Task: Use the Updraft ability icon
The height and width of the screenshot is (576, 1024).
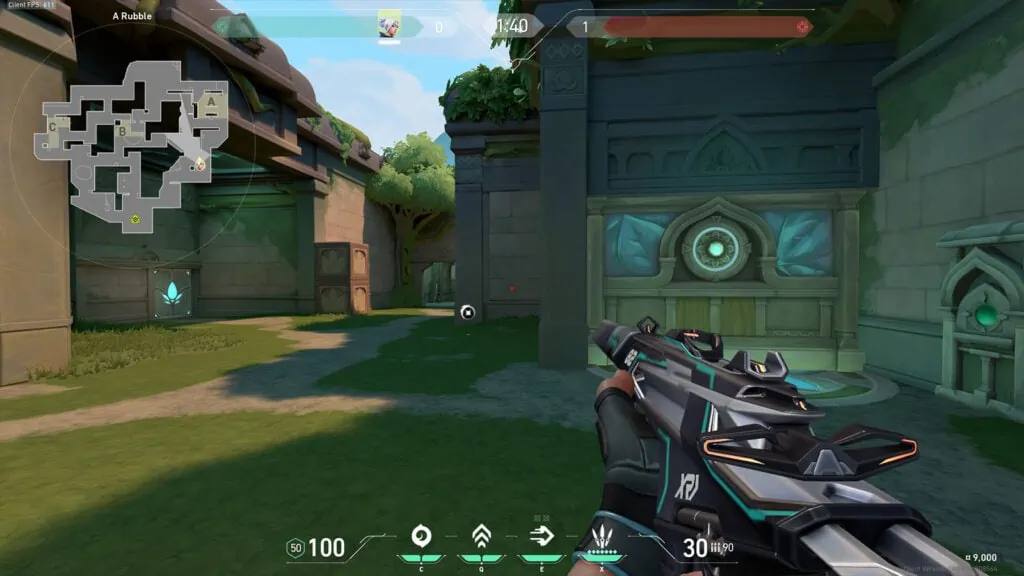Action: tap(481, 537)
